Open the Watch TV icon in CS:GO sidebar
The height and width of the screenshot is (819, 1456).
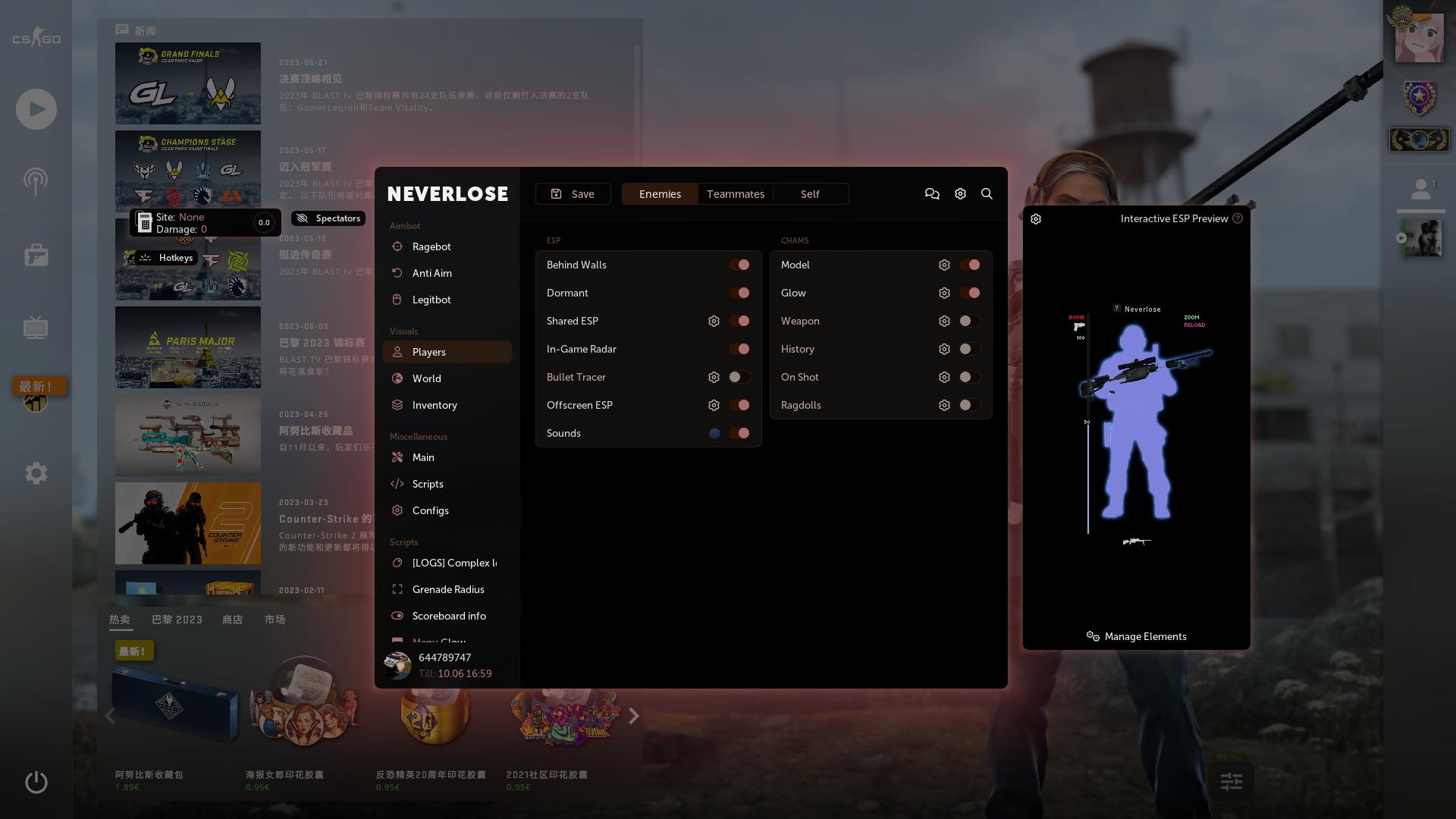click(x=36, y=328)
